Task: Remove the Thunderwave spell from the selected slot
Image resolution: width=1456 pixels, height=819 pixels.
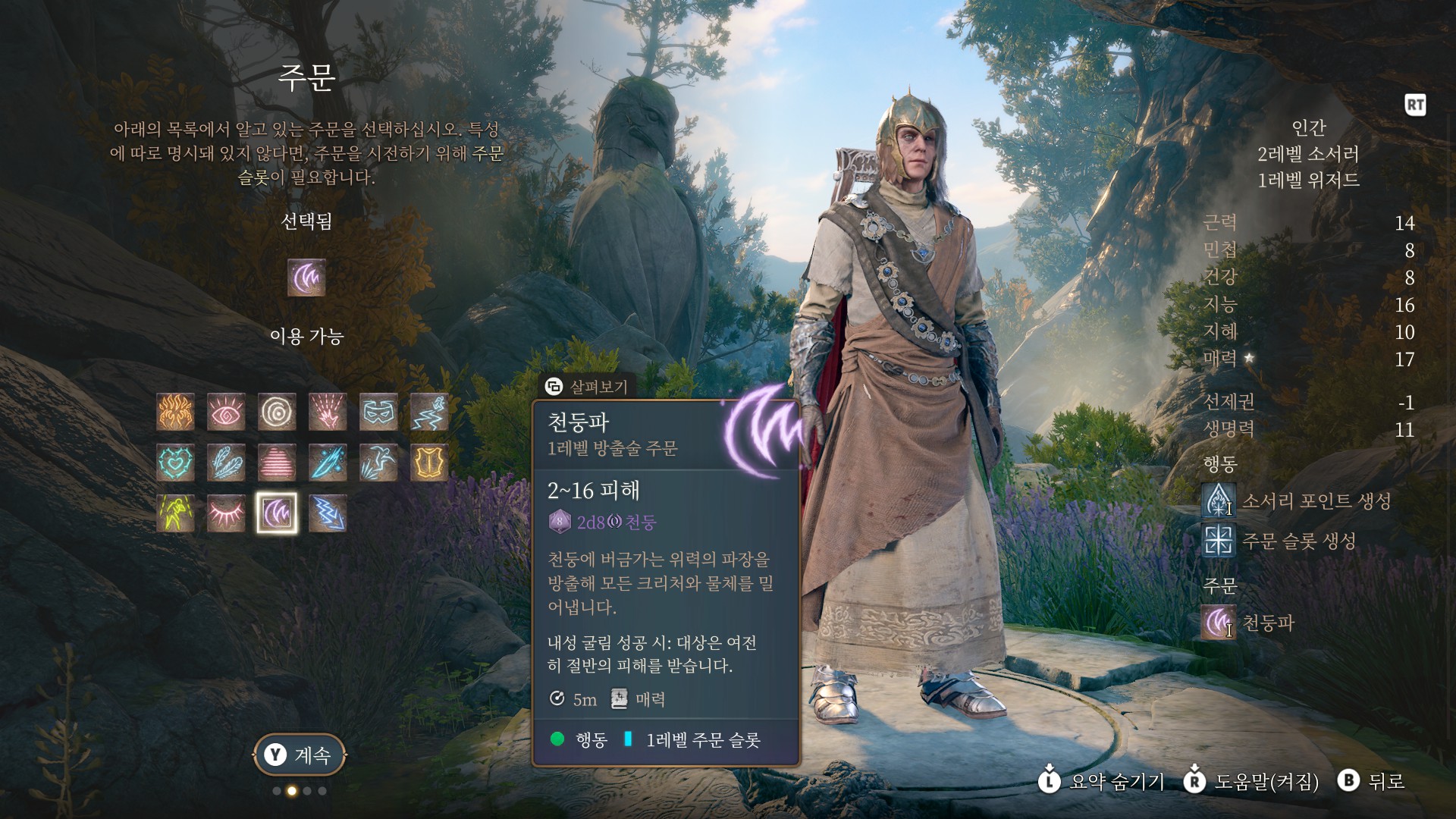Action: click(306, 278)
